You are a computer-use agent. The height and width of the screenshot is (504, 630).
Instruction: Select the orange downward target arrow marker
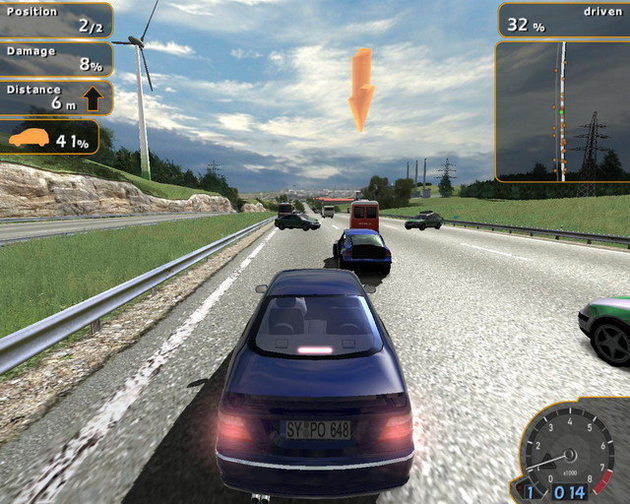pyautogui.click(x=361, y=88)
